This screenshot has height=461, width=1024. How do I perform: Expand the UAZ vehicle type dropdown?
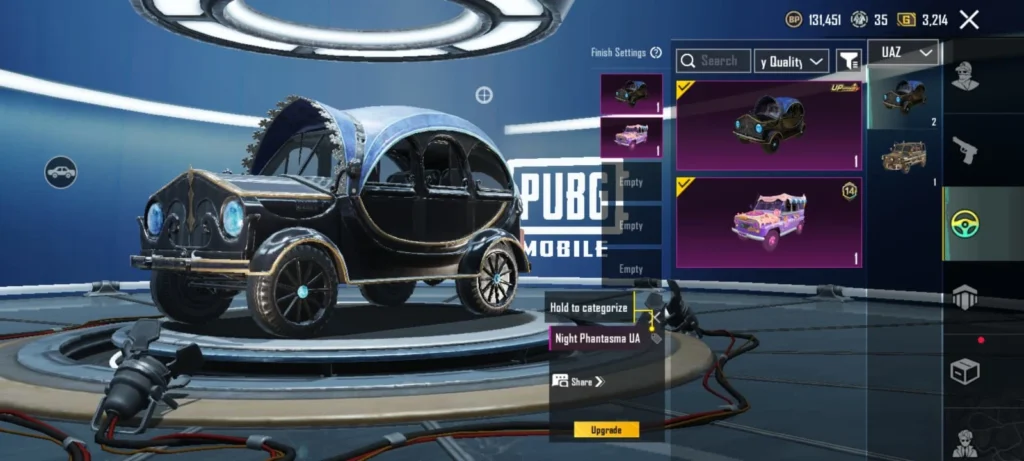(x=903, y=52)
